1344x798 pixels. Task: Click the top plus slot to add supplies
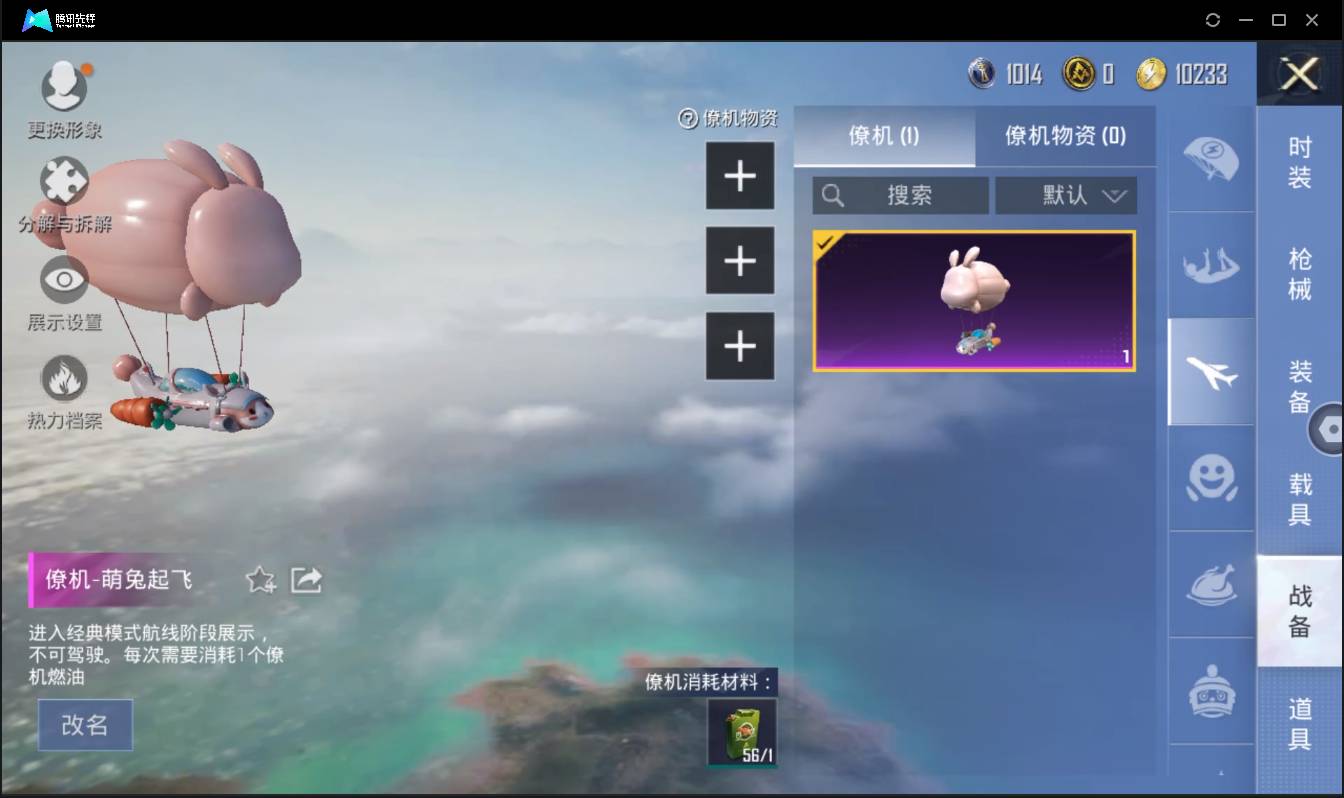click(x=740, y=175)
